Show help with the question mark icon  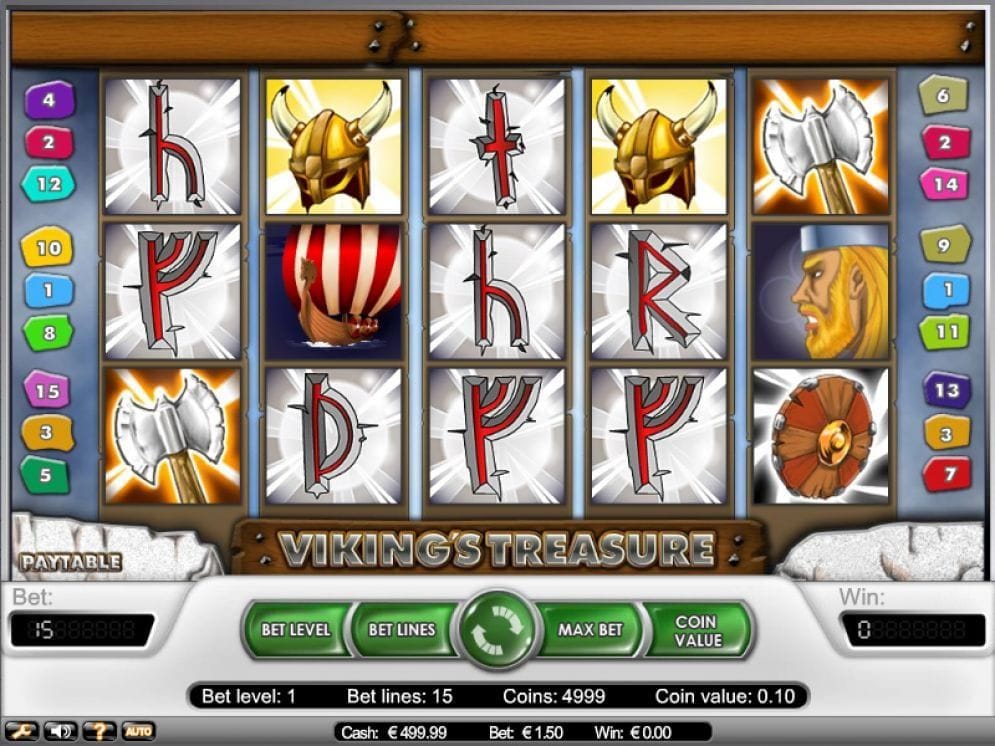click(98, 731)
